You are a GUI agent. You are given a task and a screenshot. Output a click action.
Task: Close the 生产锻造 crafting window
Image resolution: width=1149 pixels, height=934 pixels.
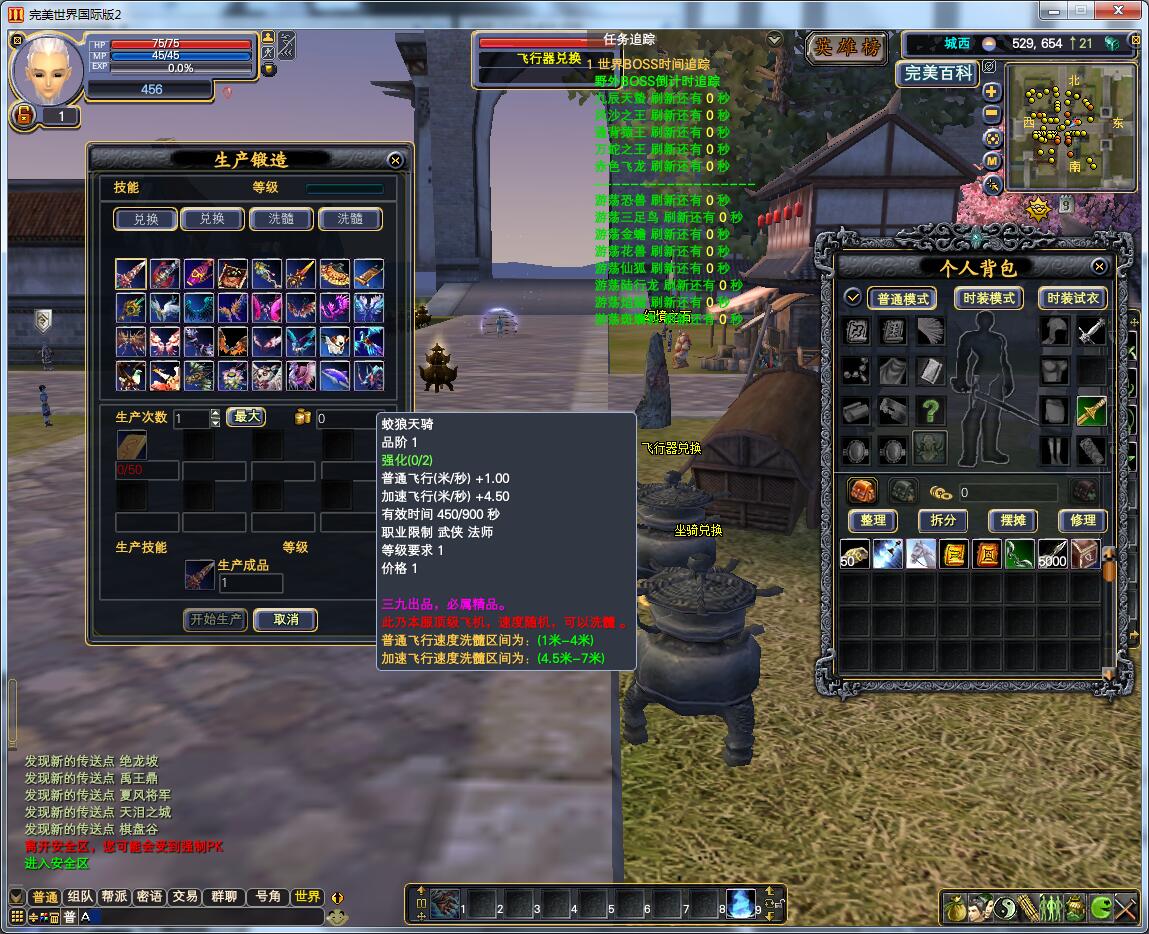[395, 160]
